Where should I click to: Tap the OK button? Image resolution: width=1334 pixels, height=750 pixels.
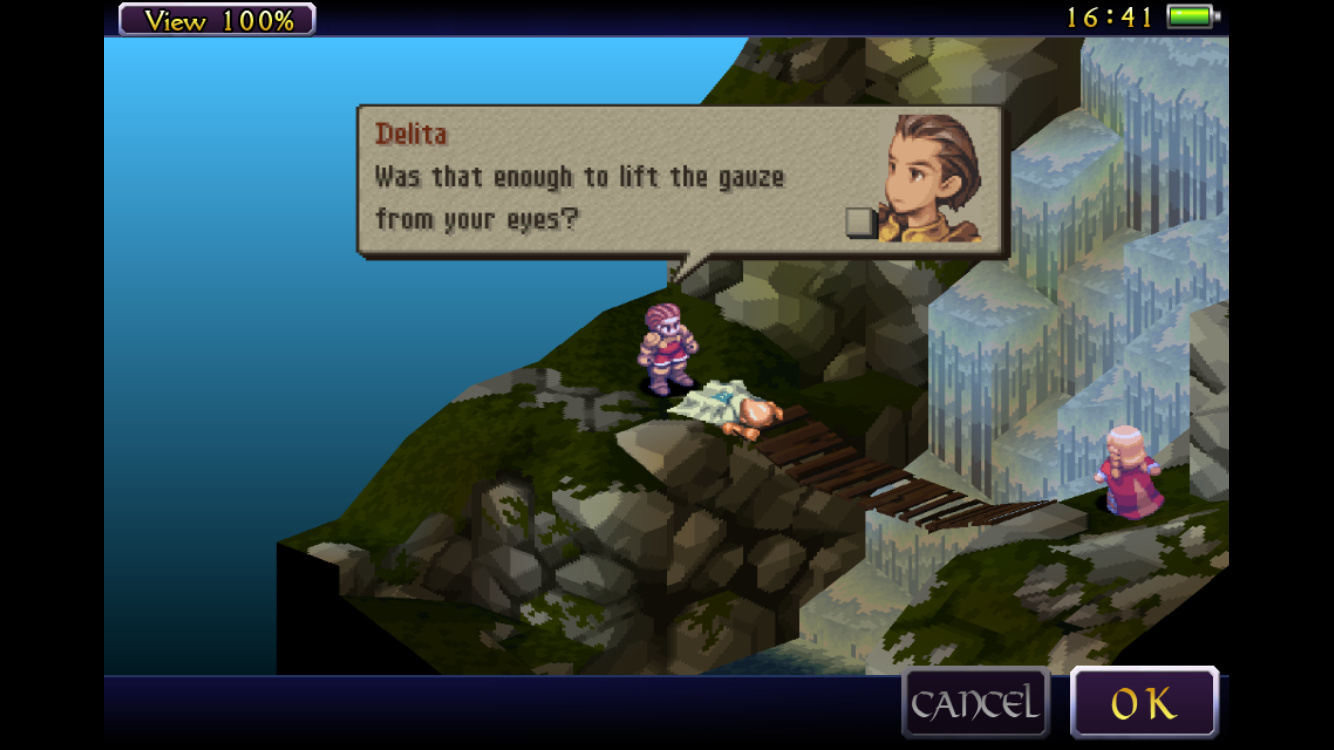1144,703
